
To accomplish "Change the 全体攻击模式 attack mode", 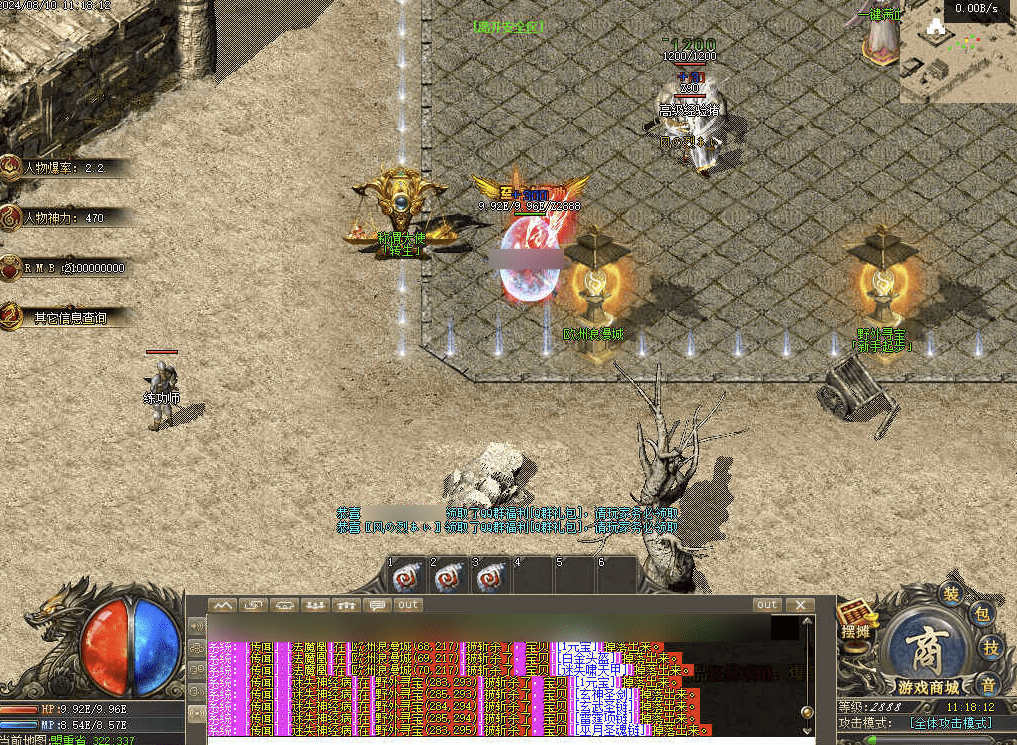I will pos(951,722).
